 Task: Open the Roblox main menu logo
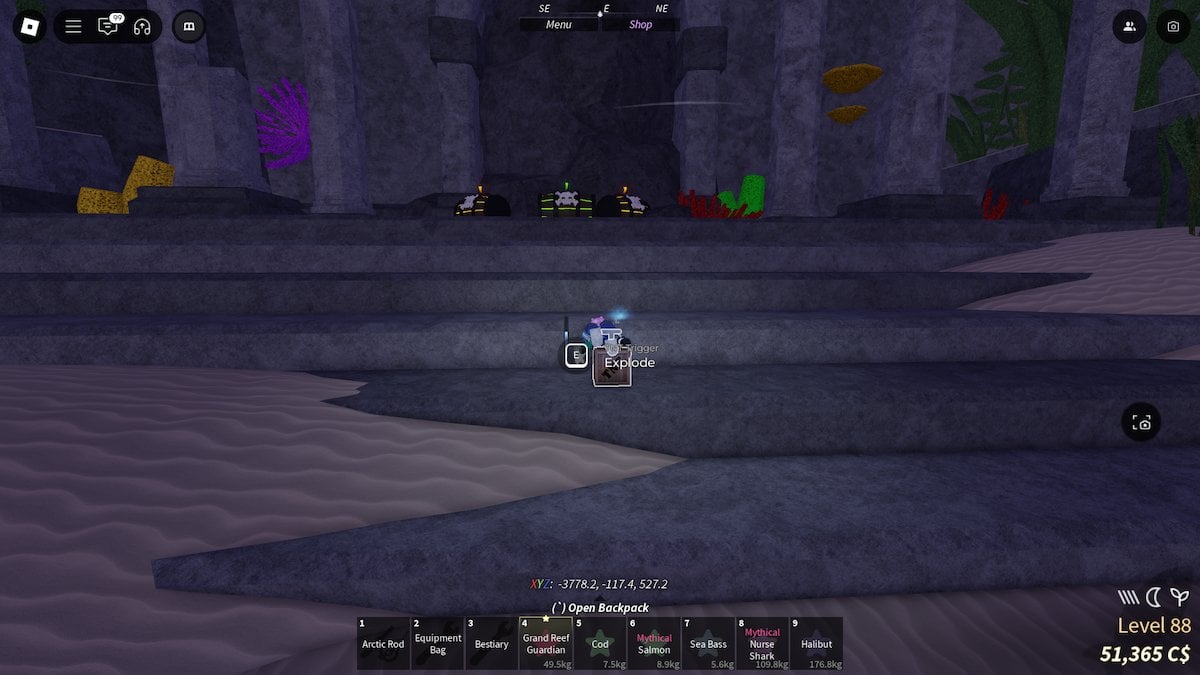30,26
